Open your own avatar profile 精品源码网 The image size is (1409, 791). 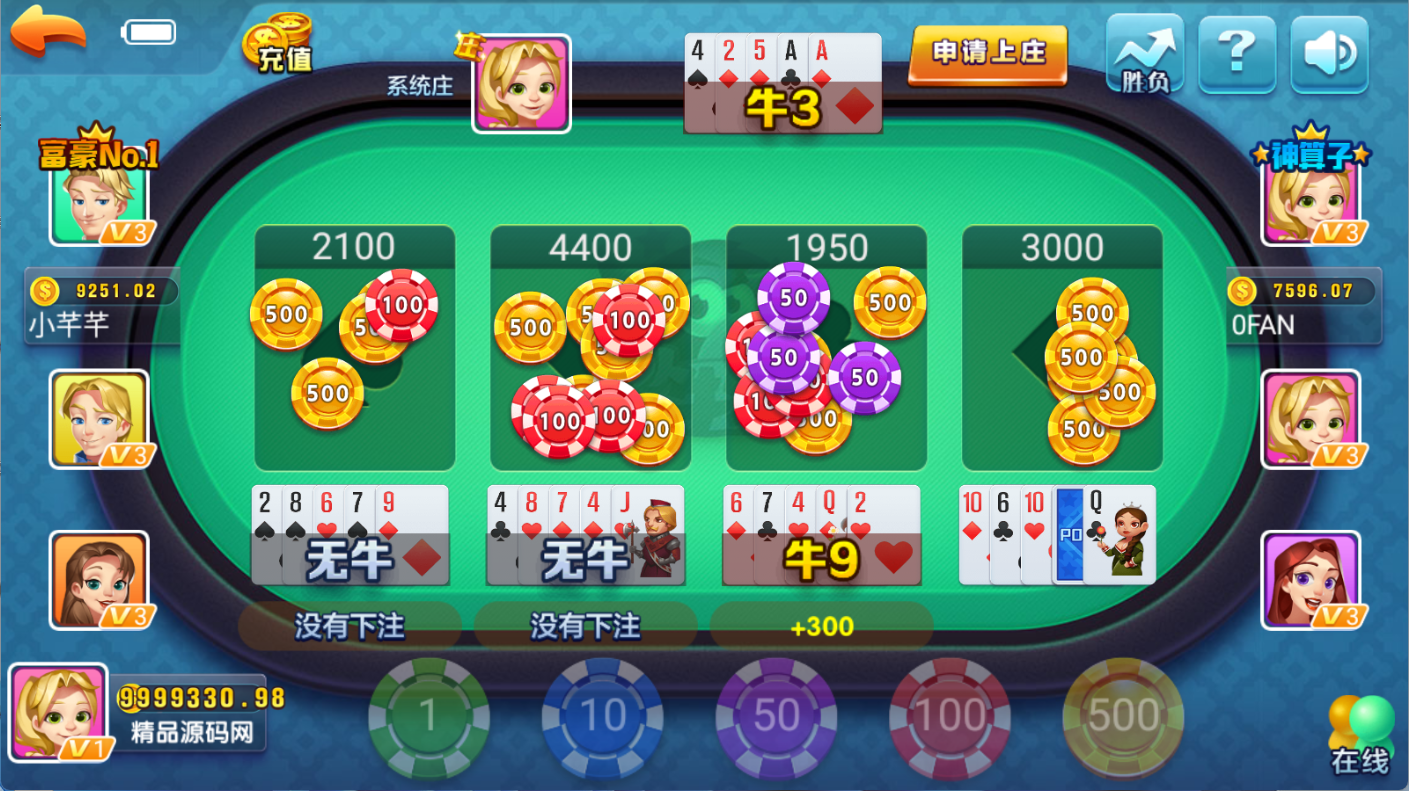pos(58,713)
